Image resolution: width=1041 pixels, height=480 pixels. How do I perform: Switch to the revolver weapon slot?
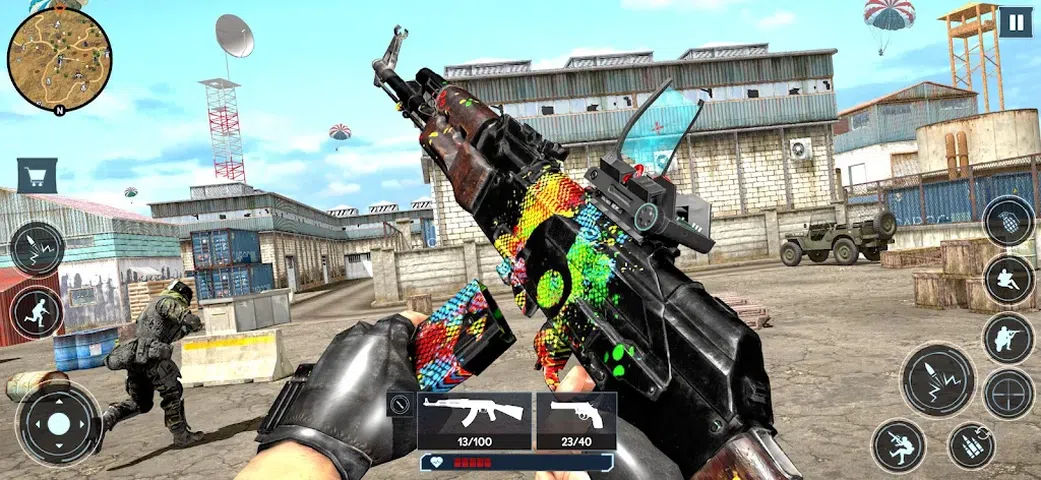[x=576, y=419]
